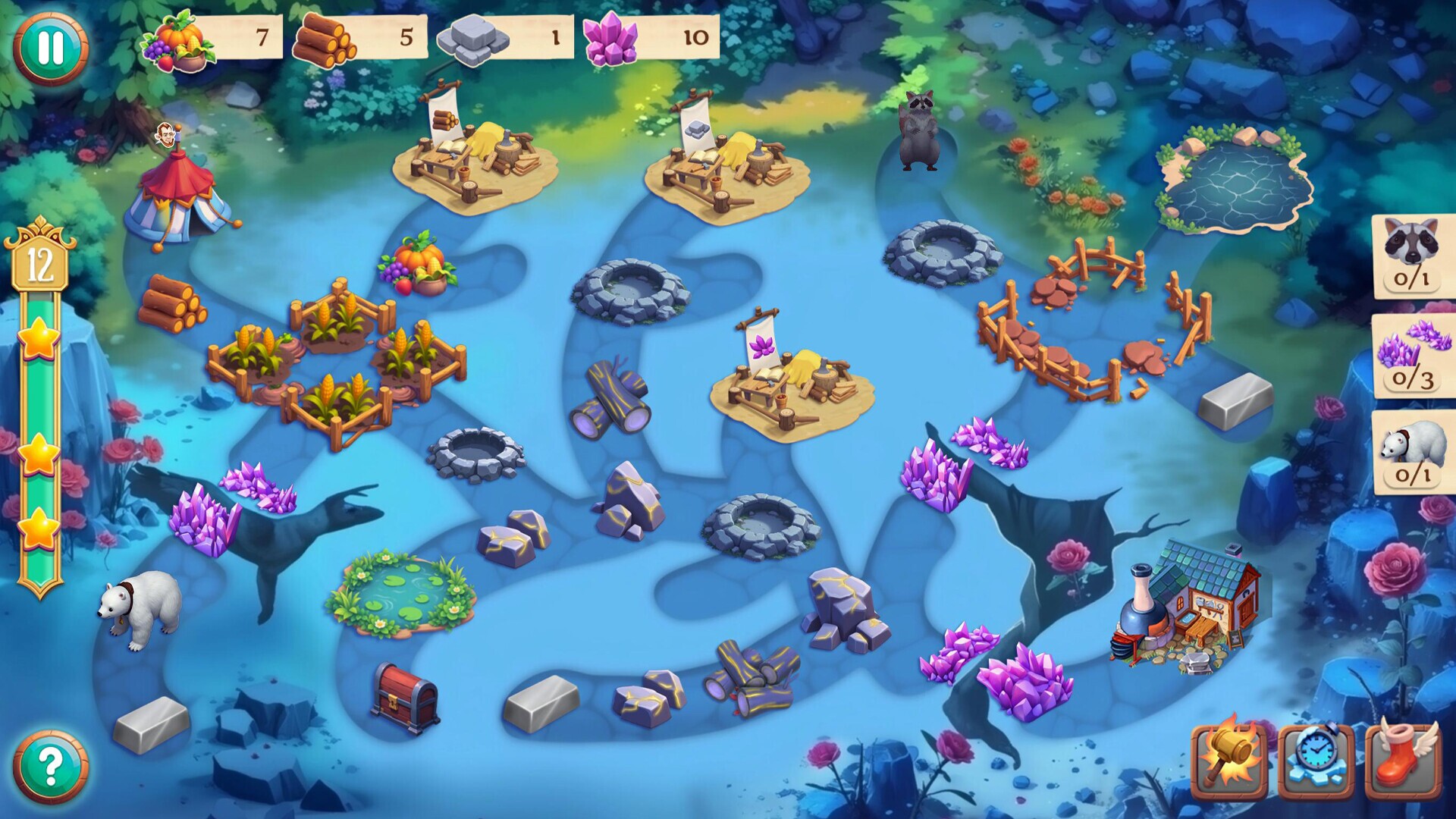Pause the game

pos(45,47)
